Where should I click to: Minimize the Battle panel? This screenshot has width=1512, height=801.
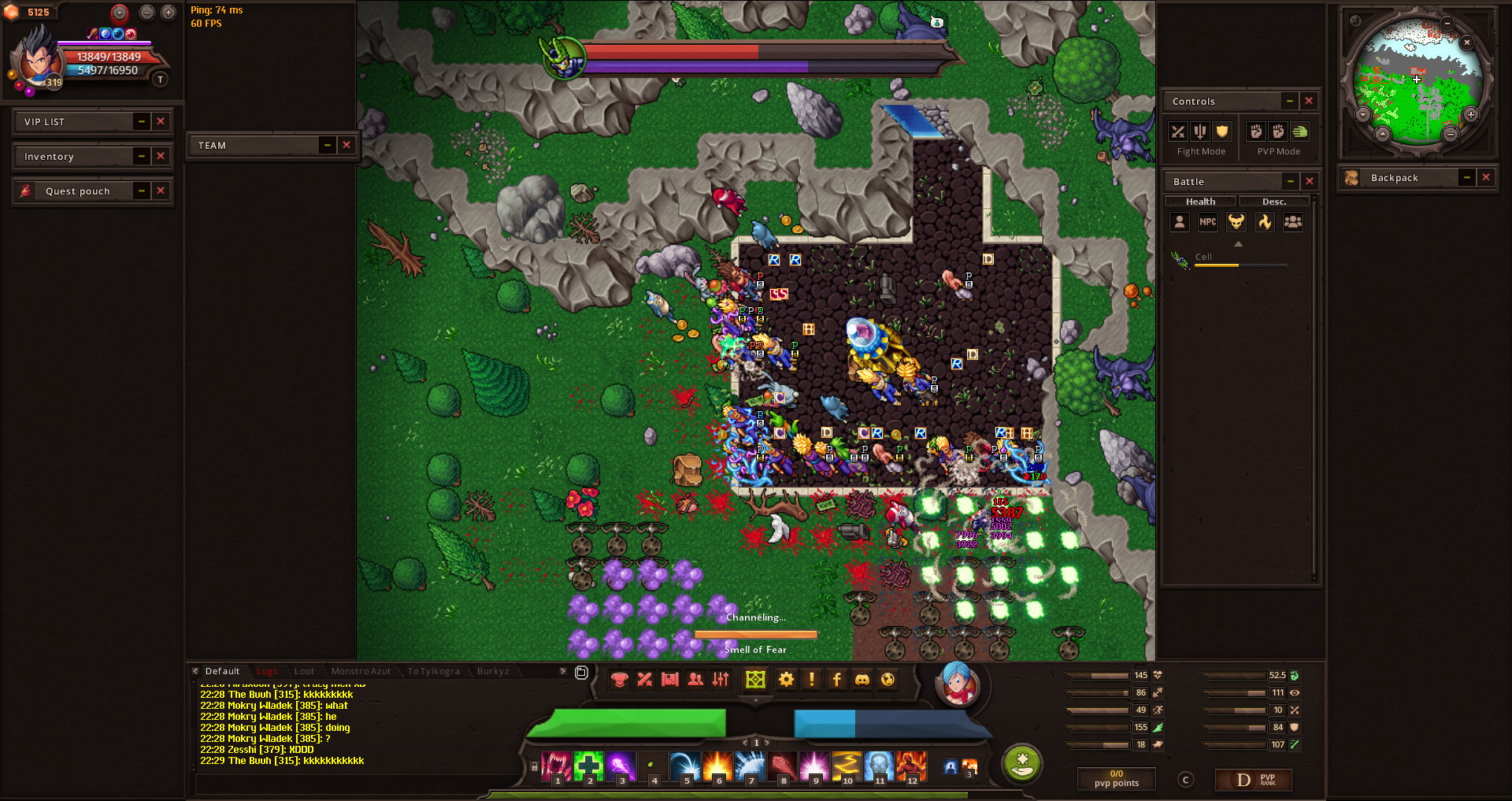[1291, 181]
